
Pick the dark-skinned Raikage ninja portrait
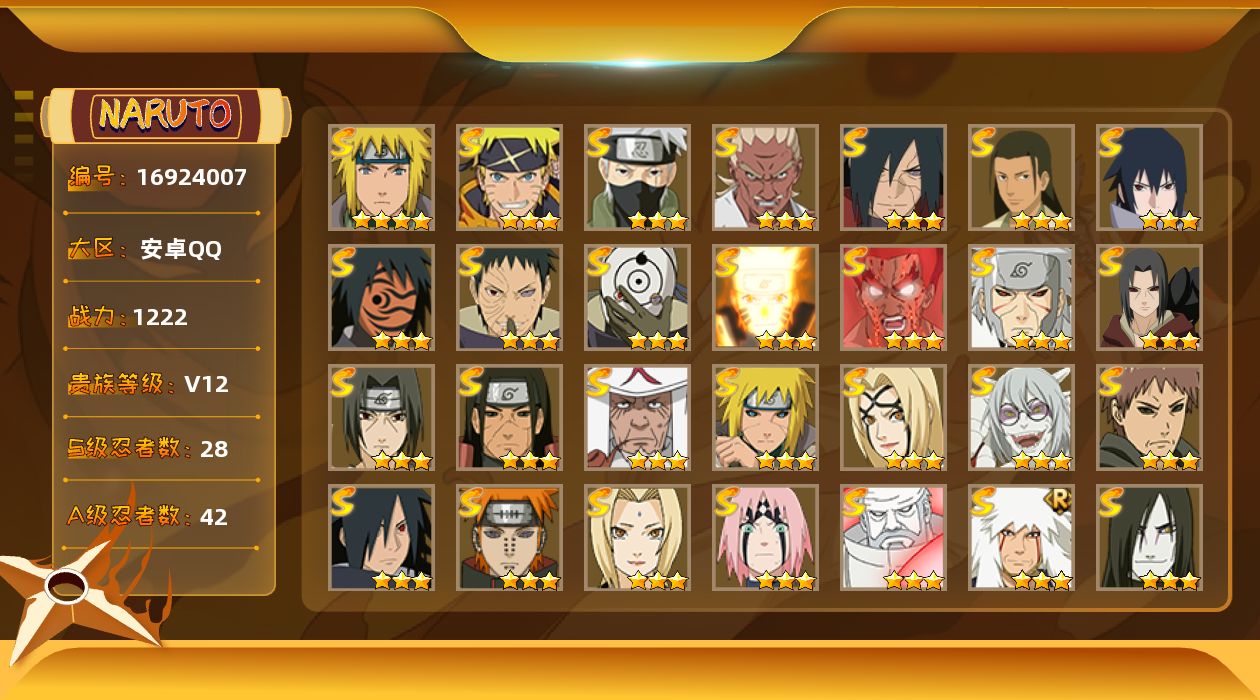click(765, 178)
